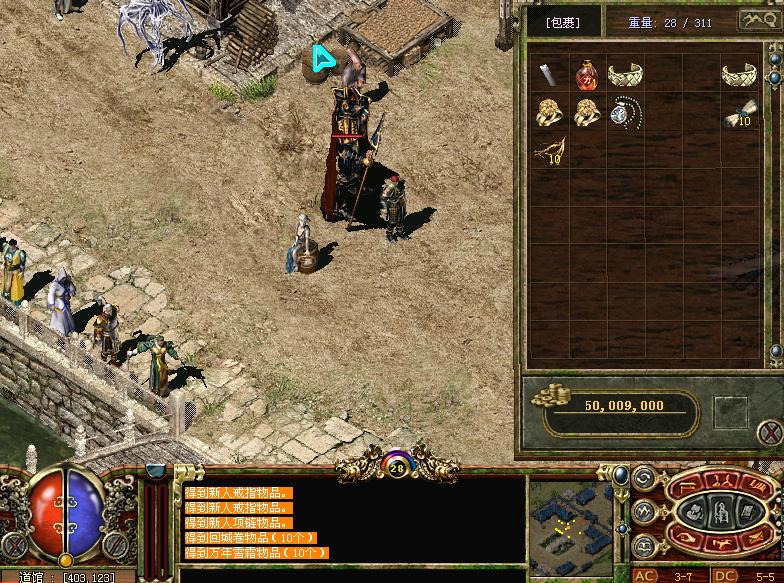Click the circular swirl arrows button
This screenshot has width=784, height=583.
pyautogui.click(x=645, y=478)
